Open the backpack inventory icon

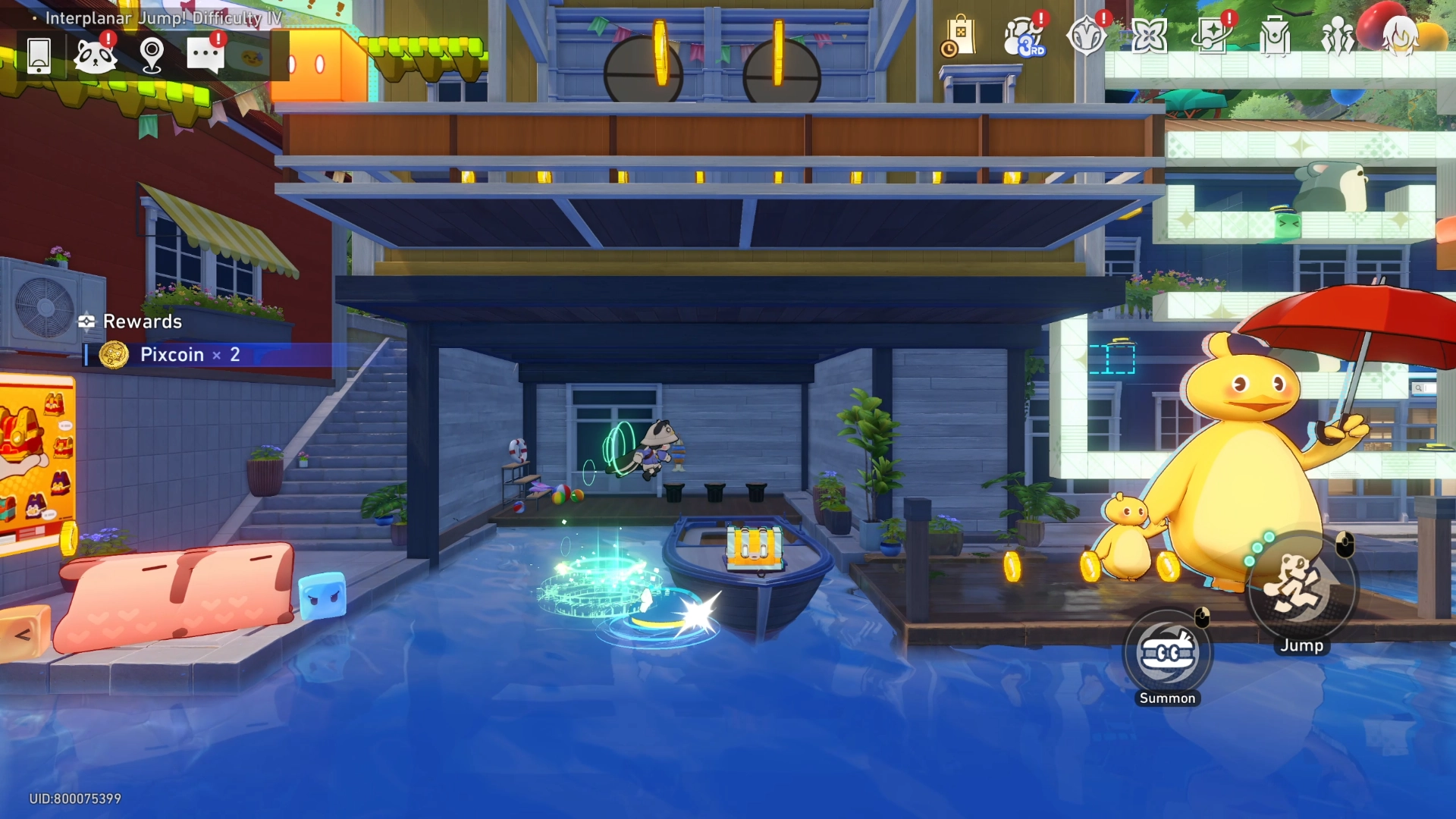pos(1277,34)
